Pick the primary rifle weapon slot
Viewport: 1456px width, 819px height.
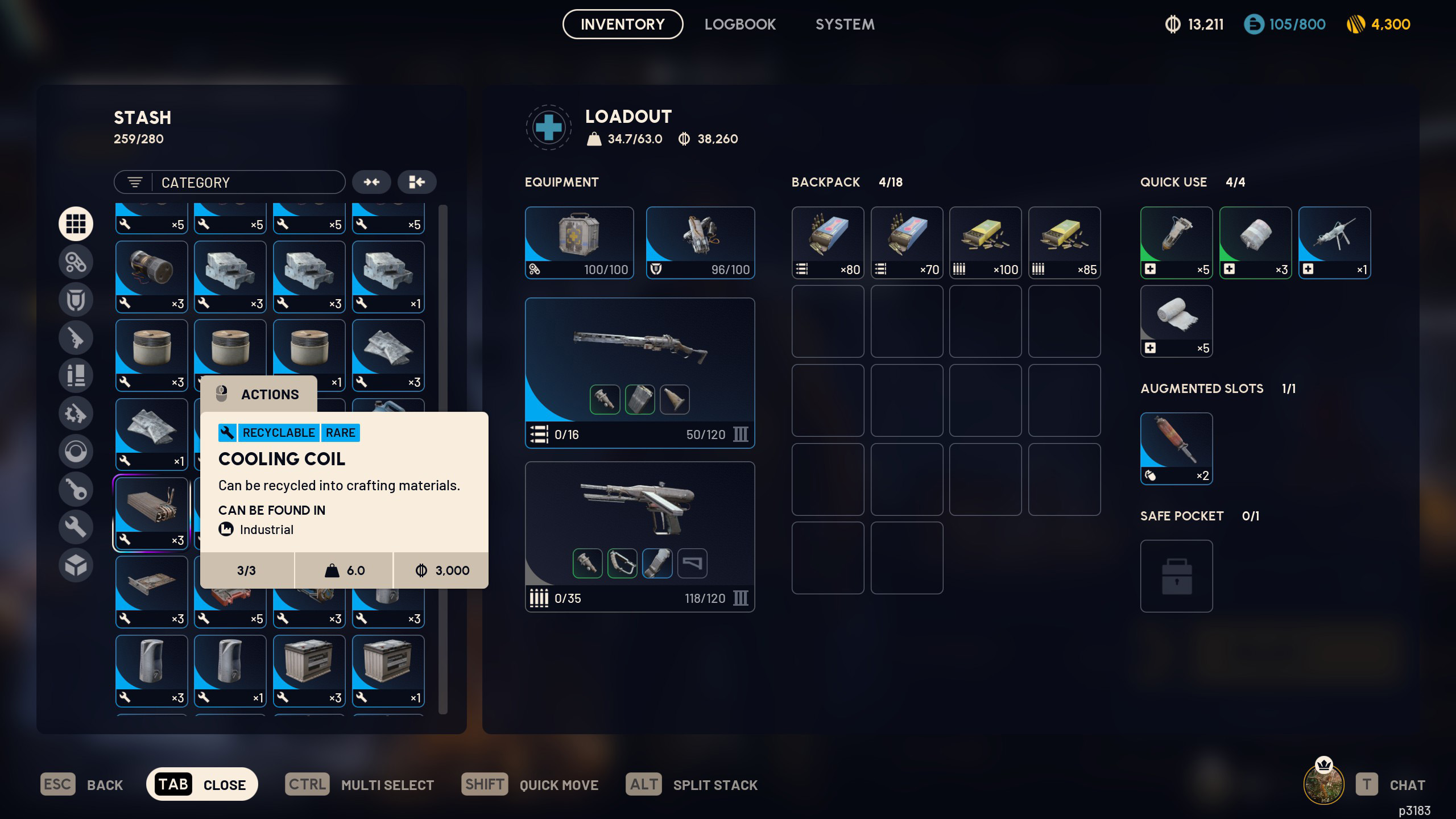pyautogui.click(x=639, y=373)
